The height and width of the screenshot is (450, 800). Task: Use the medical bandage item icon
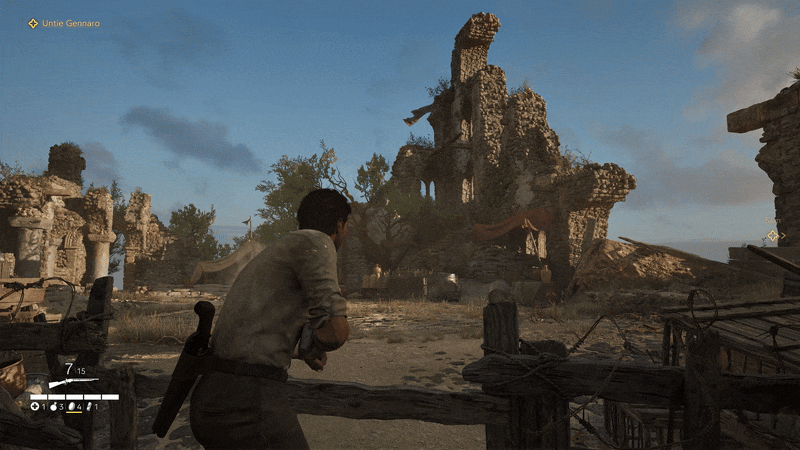tap(36, 407)
